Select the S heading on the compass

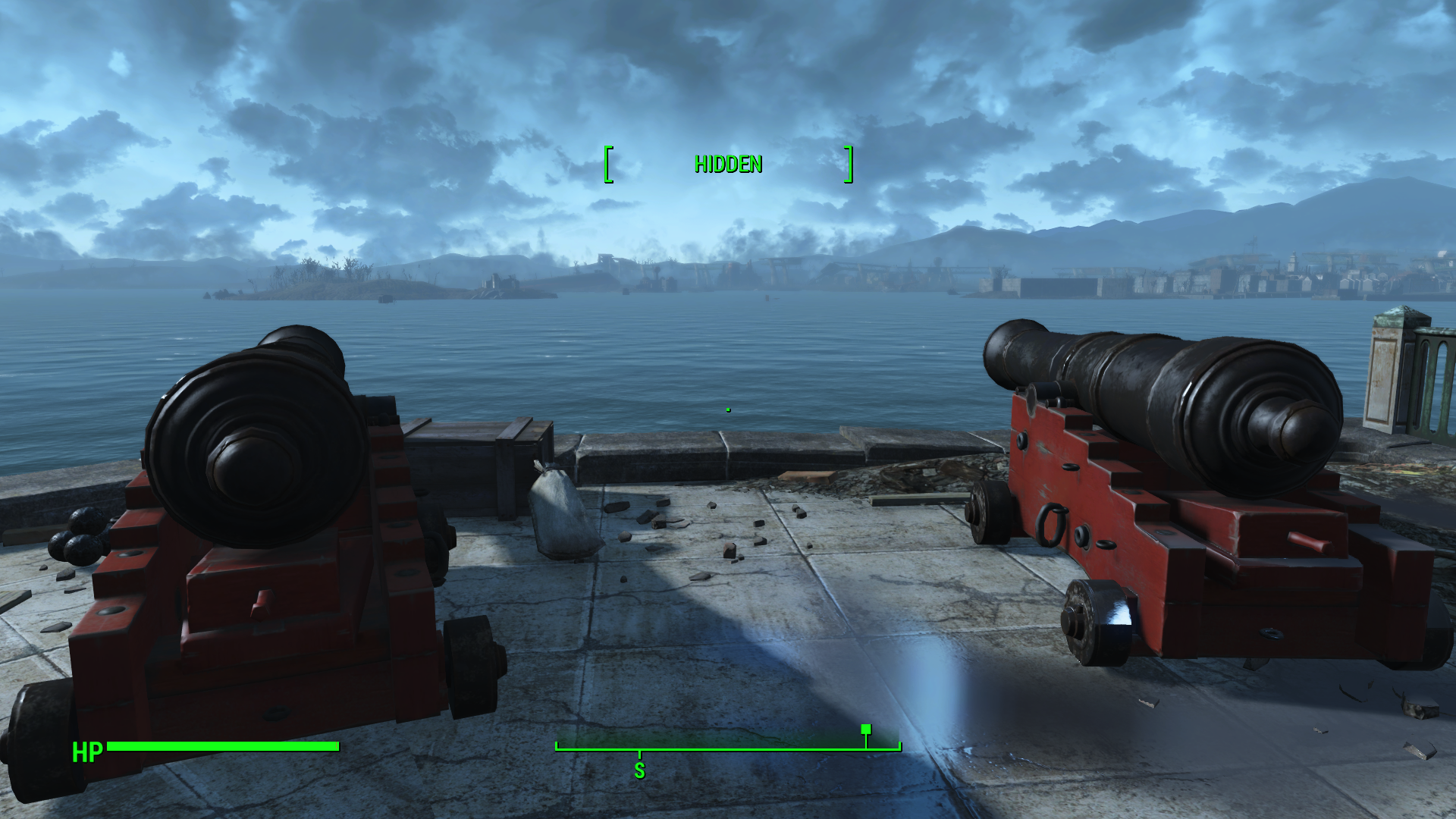pos(639,770)
